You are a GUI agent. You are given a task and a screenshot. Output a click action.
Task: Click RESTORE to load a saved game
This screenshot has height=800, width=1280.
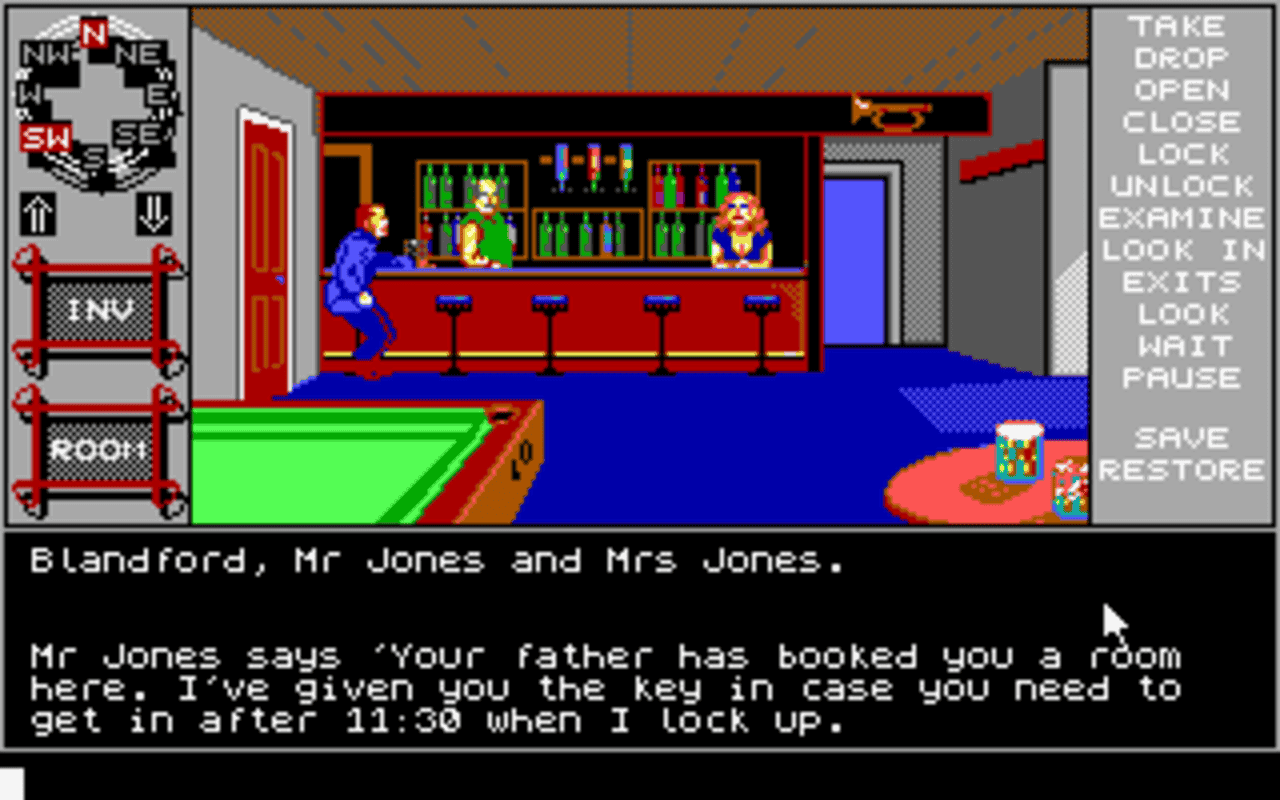(x=1182, y=469)
